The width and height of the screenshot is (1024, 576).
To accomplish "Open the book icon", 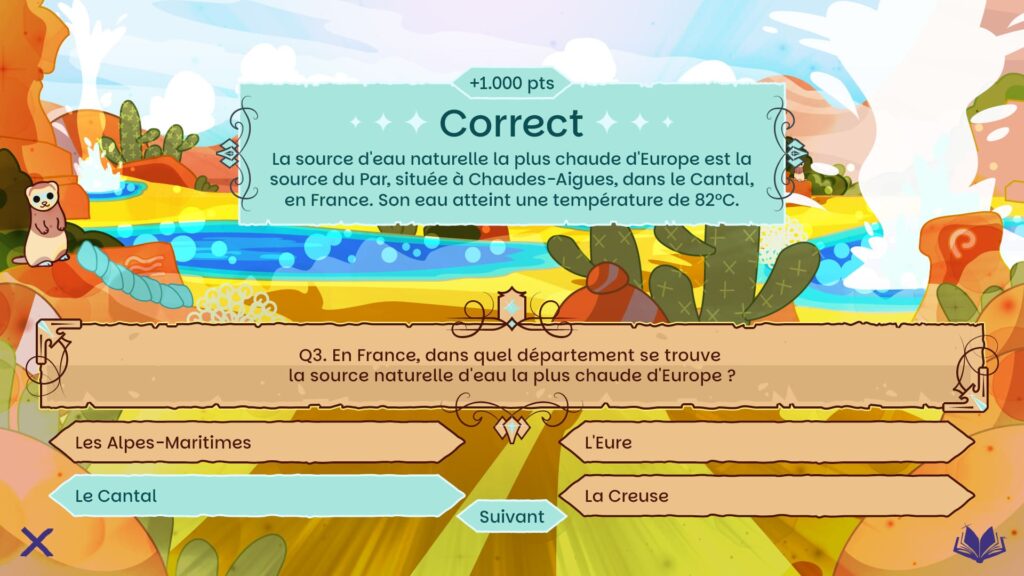I will [x=979, y=543].
